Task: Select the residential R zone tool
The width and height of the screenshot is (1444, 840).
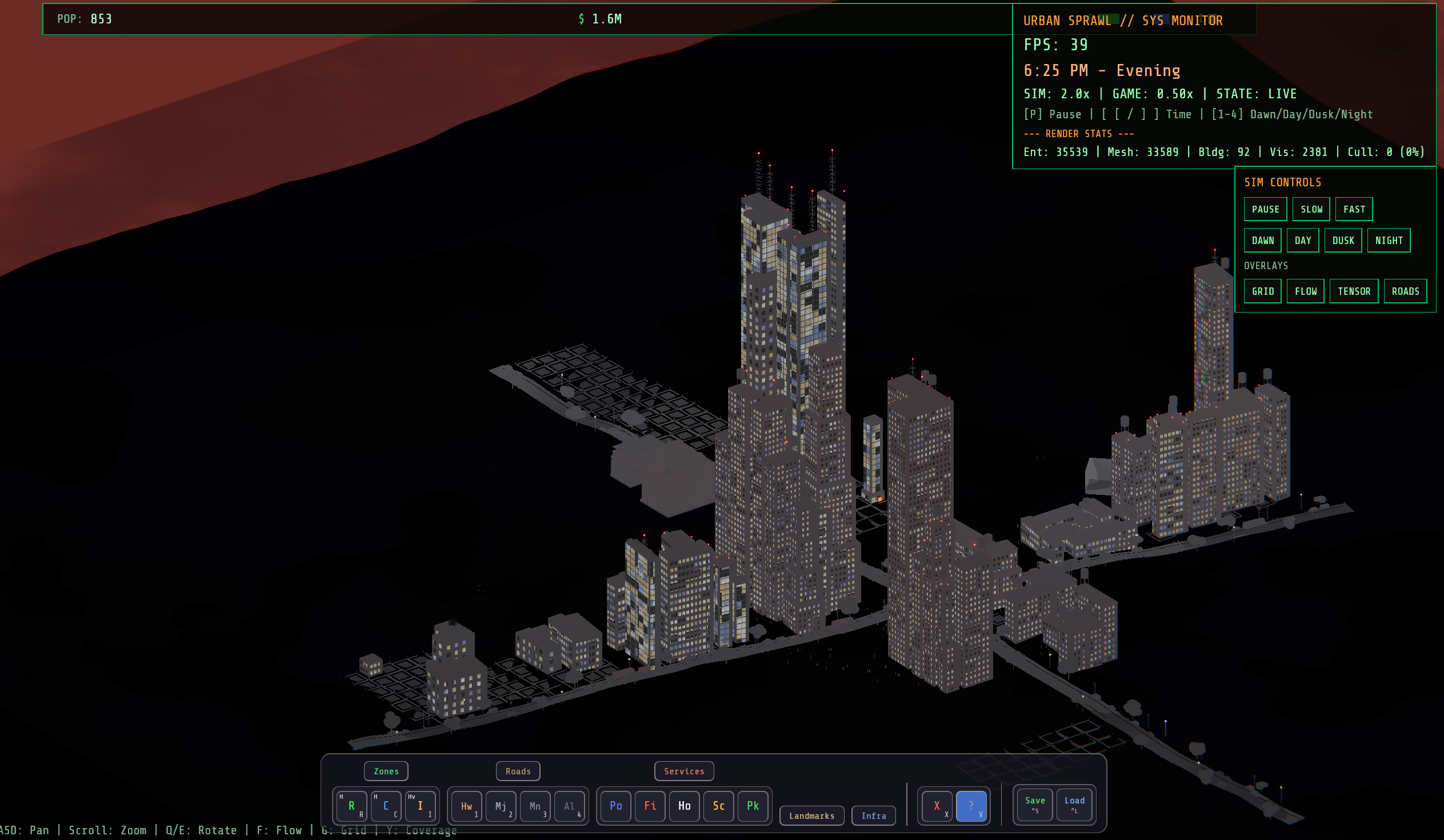Action: coord(351,806)
